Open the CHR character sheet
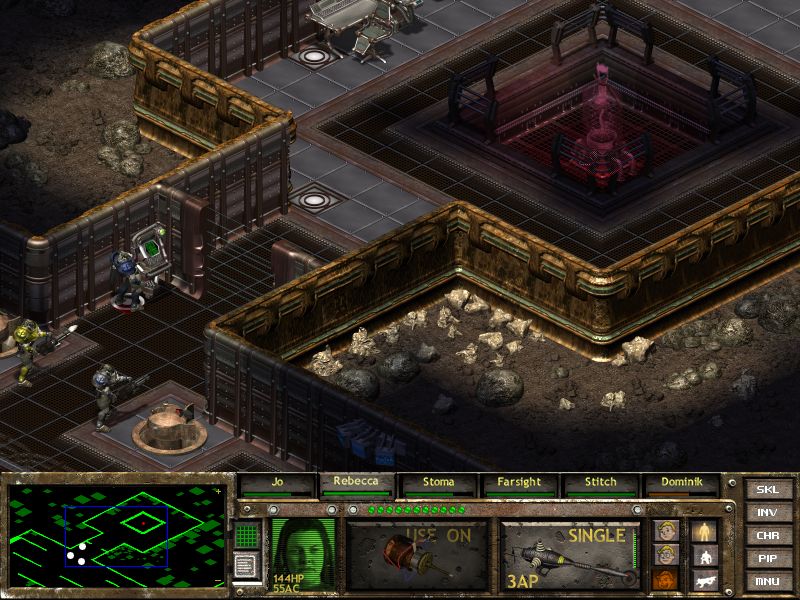This screenshot has height=600, width=800. [x=767, y=535]
